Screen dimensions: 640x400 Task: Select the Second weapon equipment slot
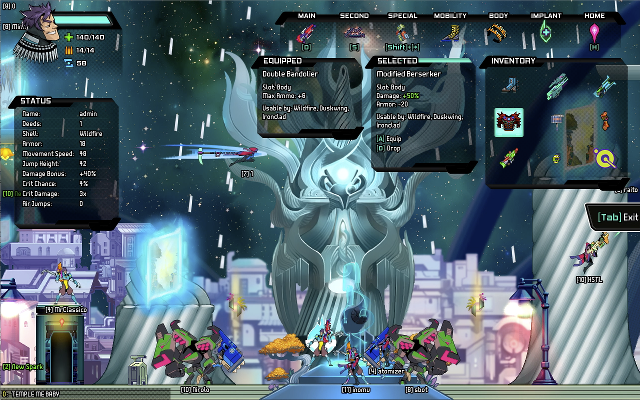354,33
